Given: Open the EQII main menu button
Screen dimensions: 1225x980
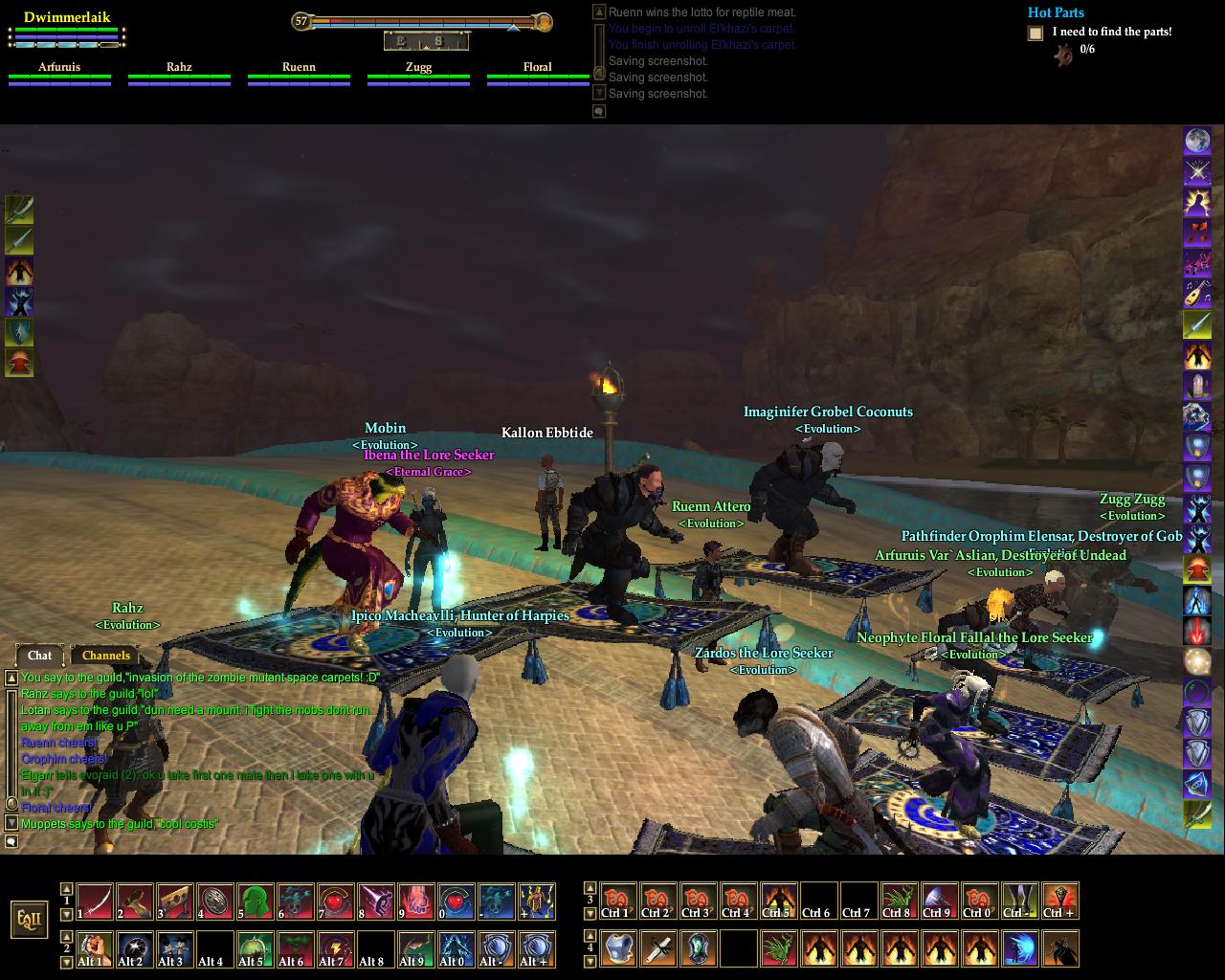Looking at the screenshot, I should (29, 921).
